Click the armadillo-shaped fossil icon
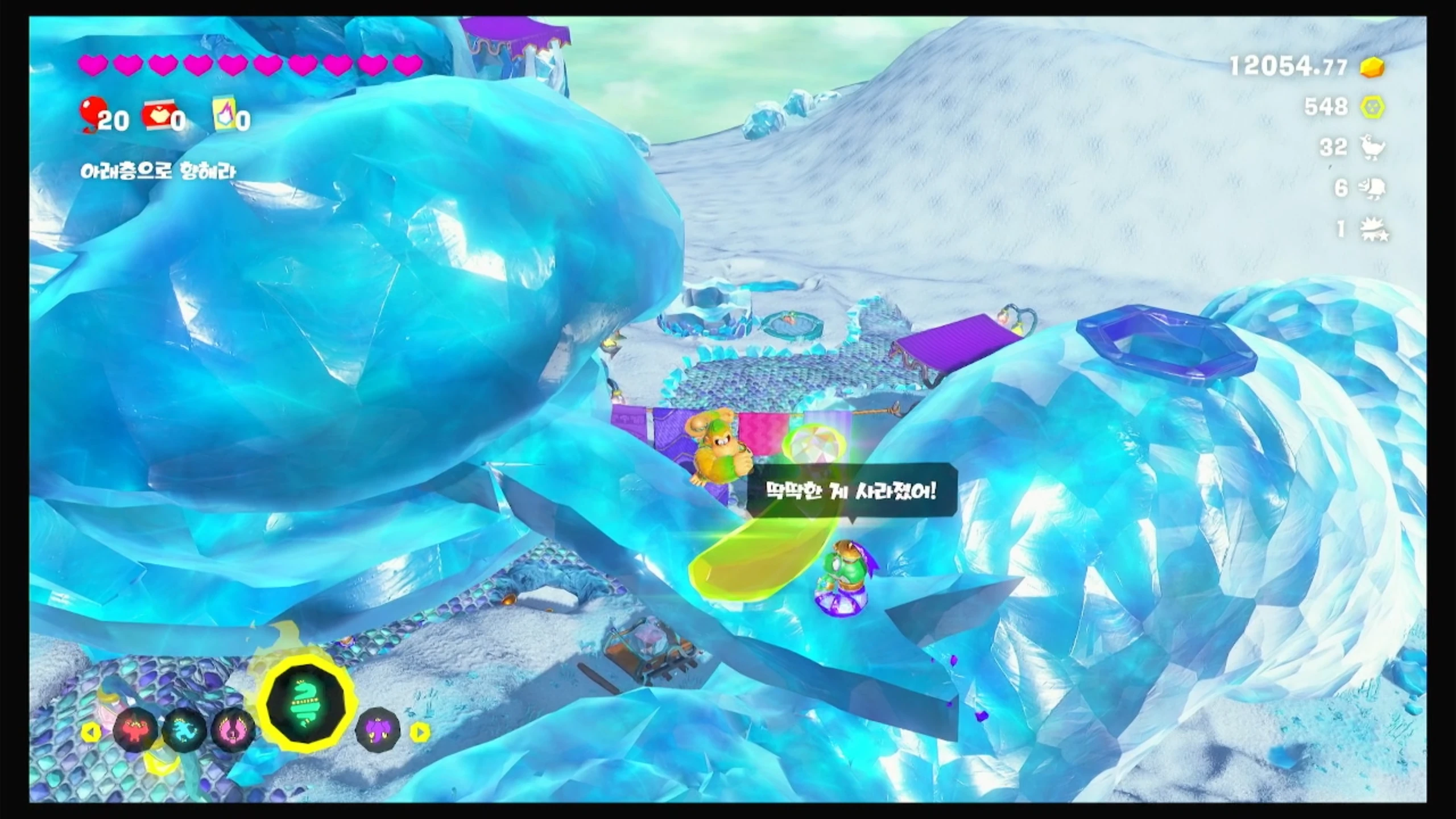1456x819 pixels. coord(1372,188)
